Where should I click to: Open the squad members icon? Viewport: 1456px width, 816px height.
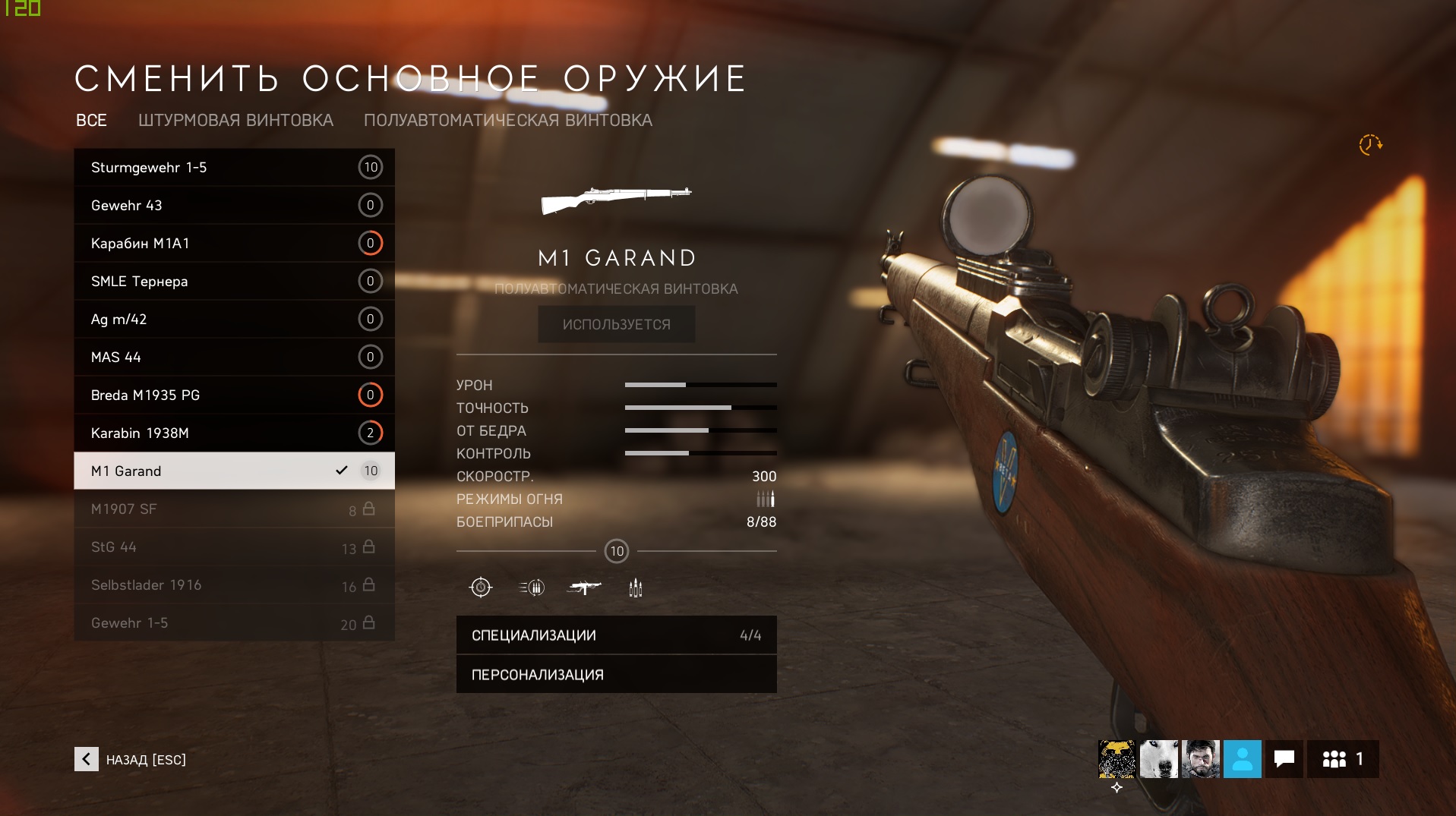[x=1342, y=759]
